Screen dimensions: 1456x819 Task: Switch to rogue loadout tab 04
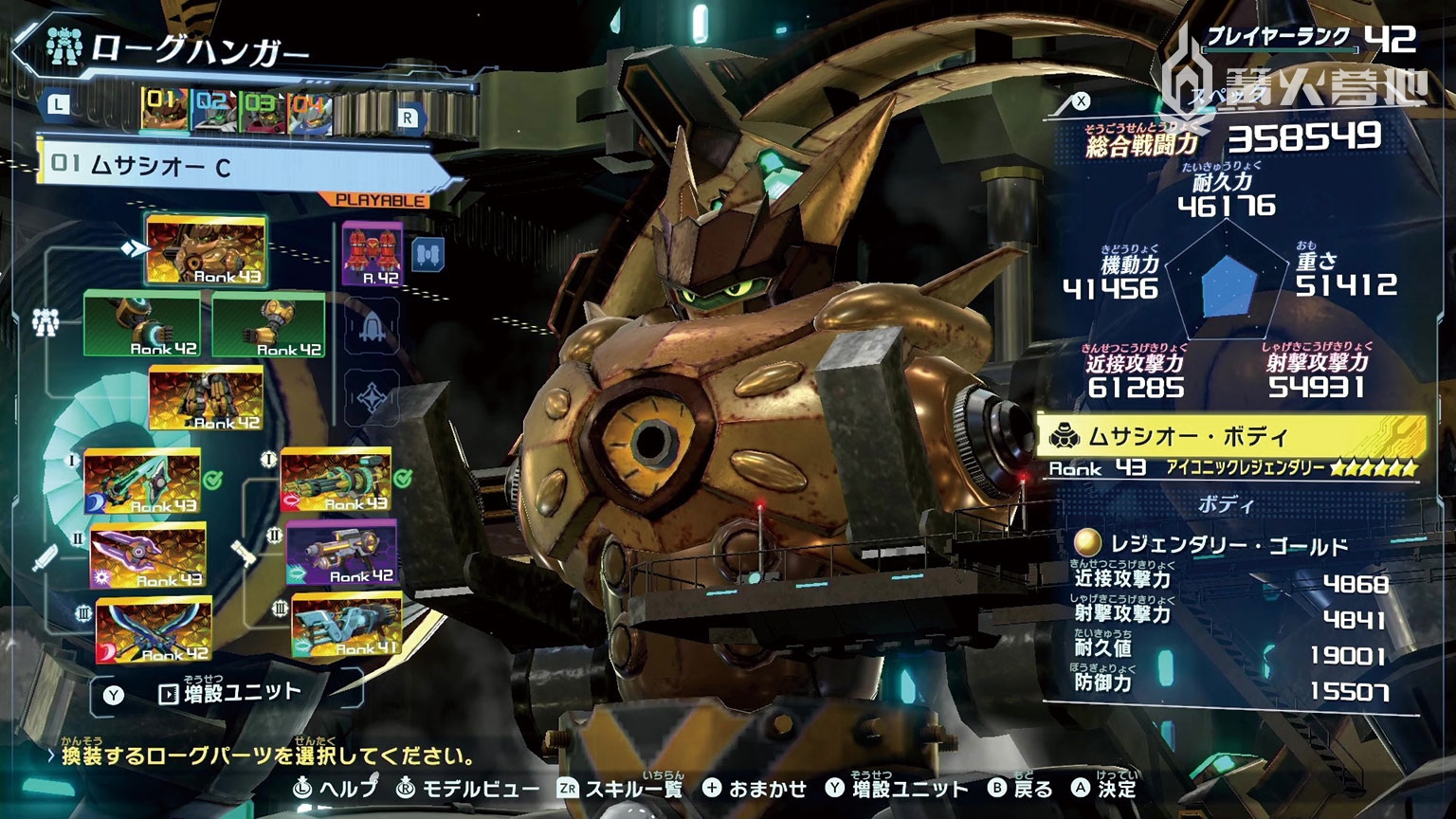[308, 108]
